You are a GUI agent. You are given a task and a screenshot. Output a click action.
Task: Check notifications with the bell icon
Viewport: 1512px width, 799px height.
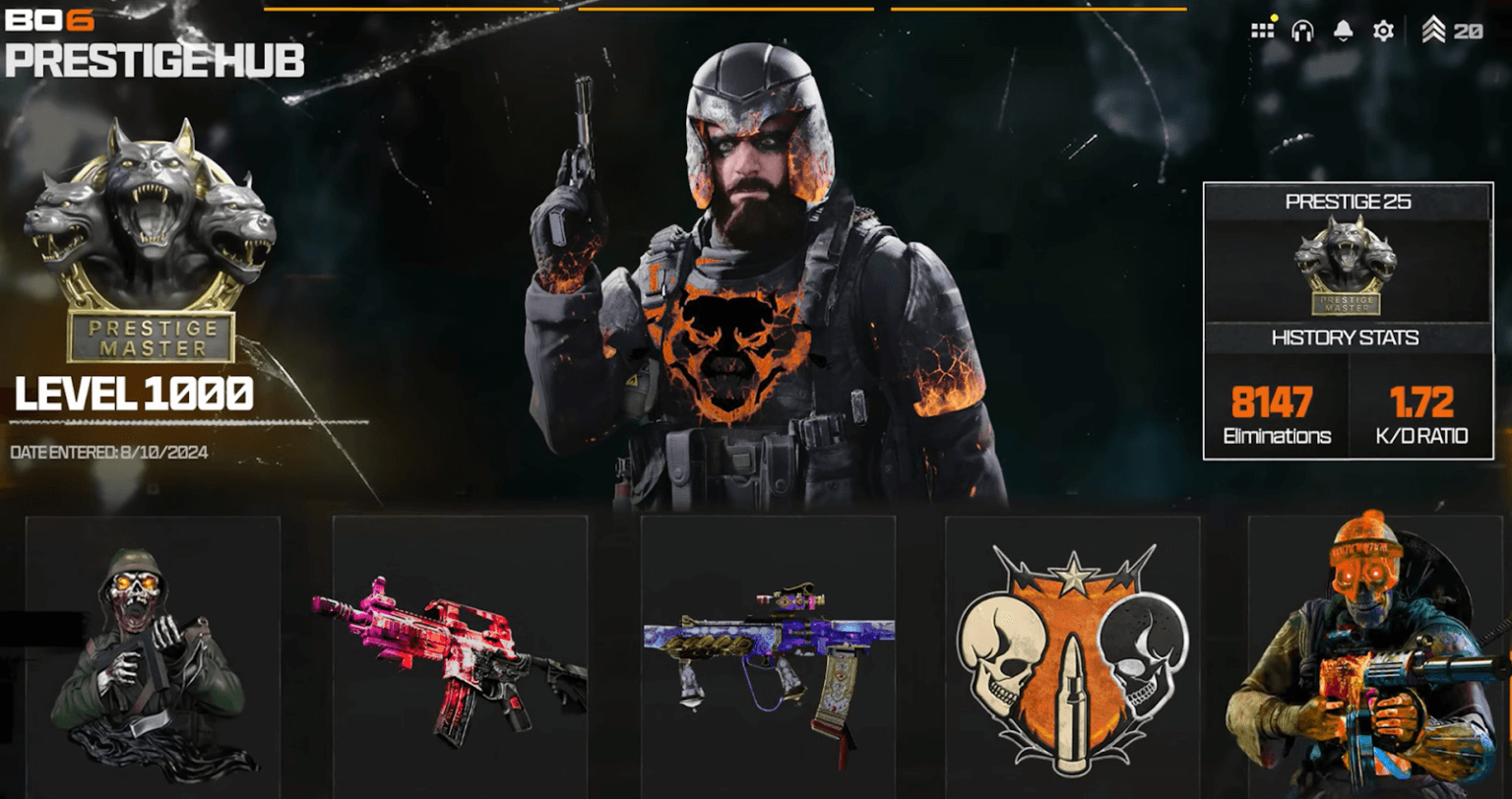tap(1343, 31)
